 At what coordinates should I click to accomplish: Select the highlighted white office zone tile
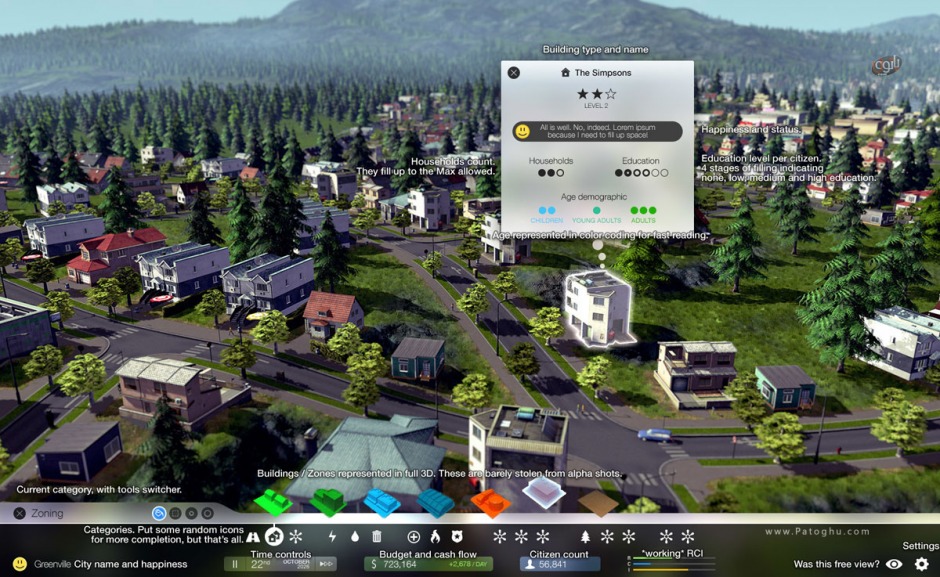544,492
